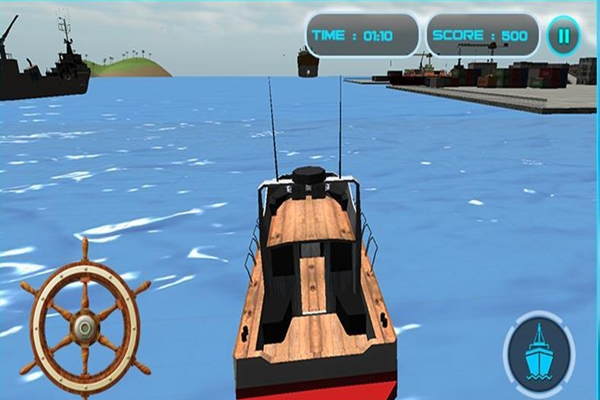Click the wooden ship steering wheel

click(85, 322)
